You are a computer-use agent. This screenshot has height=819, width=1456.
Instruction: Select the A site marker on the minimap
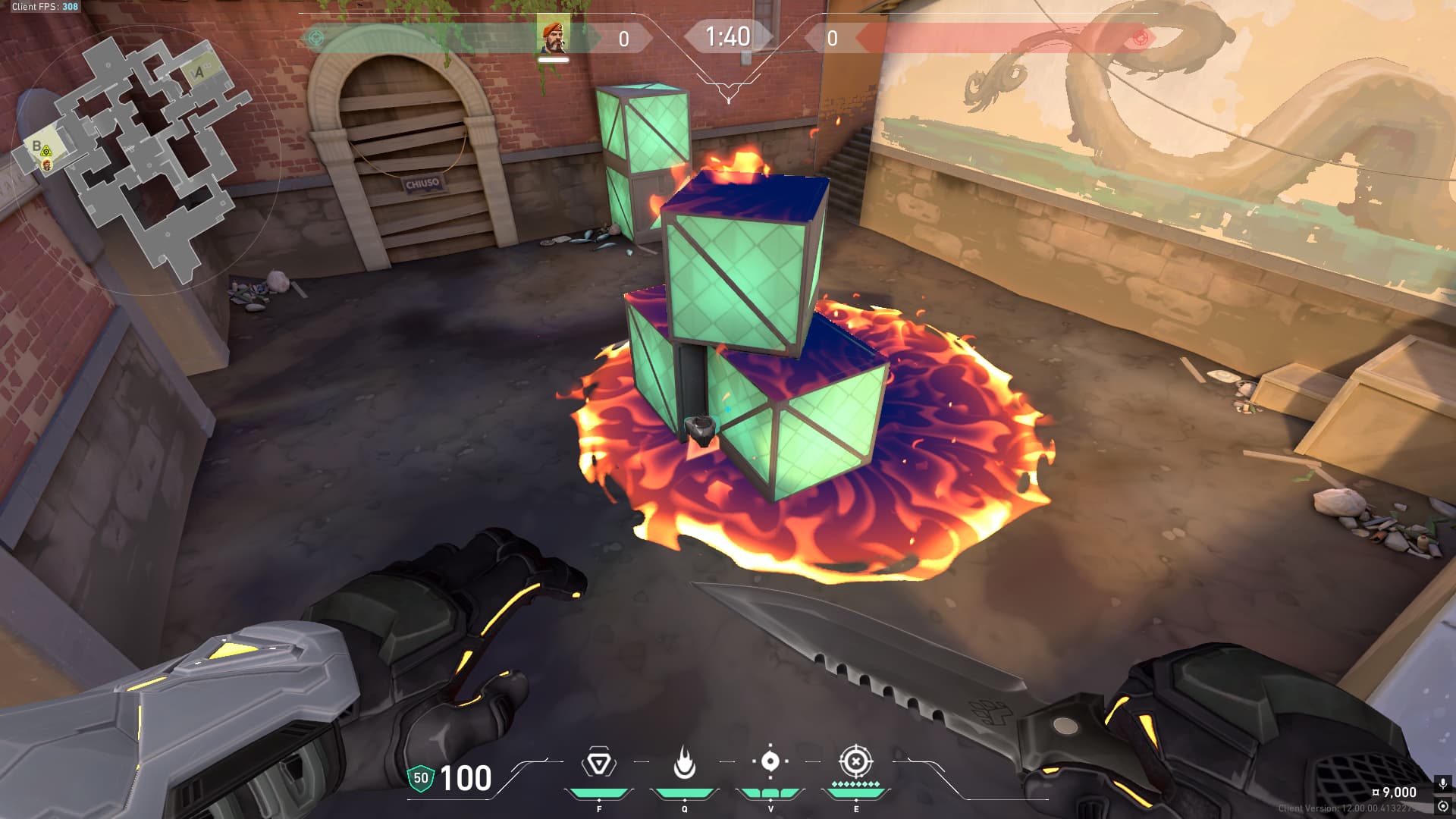tap(199, 73)
